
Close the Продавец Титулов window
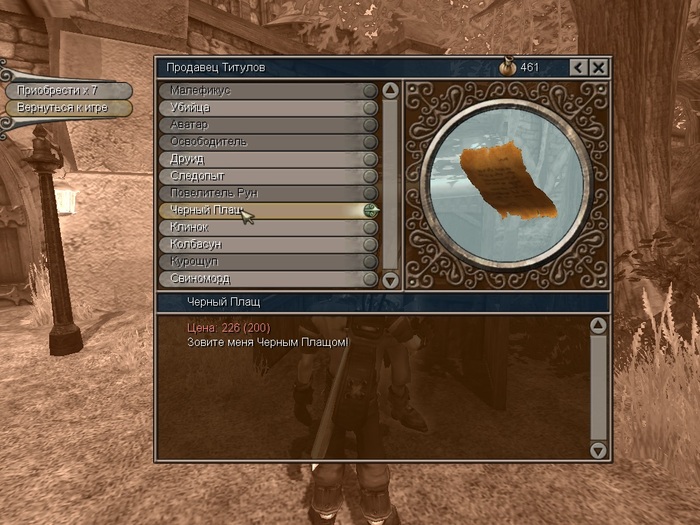tap(598, 67)
